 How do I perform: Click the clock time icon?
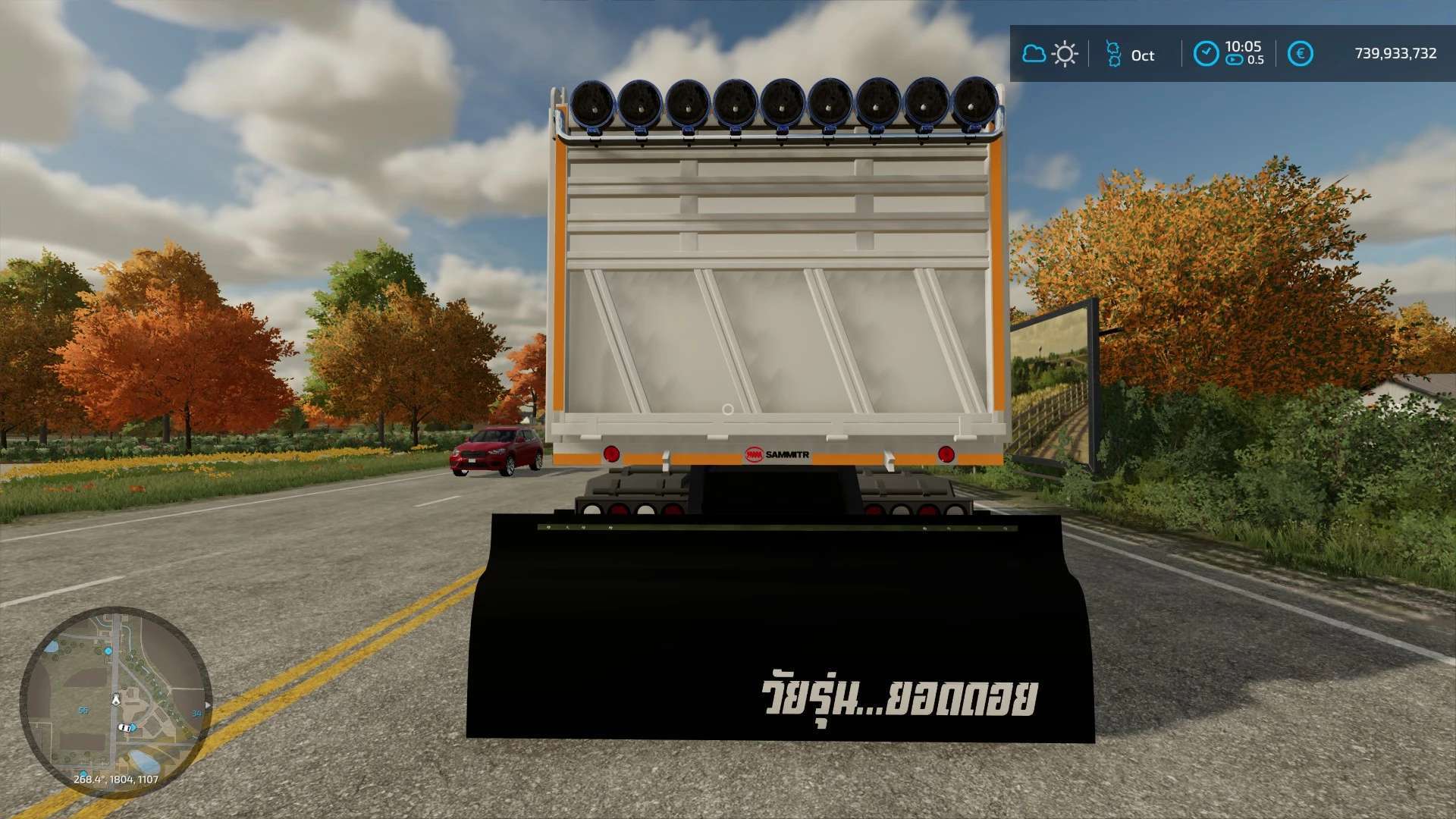1206,54
